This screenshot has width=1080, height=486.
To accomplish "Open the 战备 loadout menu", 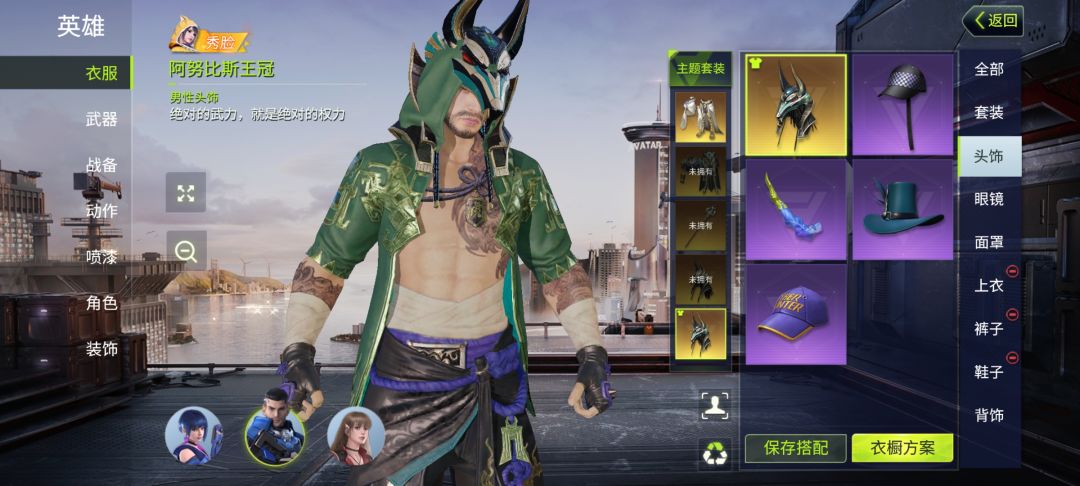I will tap(101, 165).
